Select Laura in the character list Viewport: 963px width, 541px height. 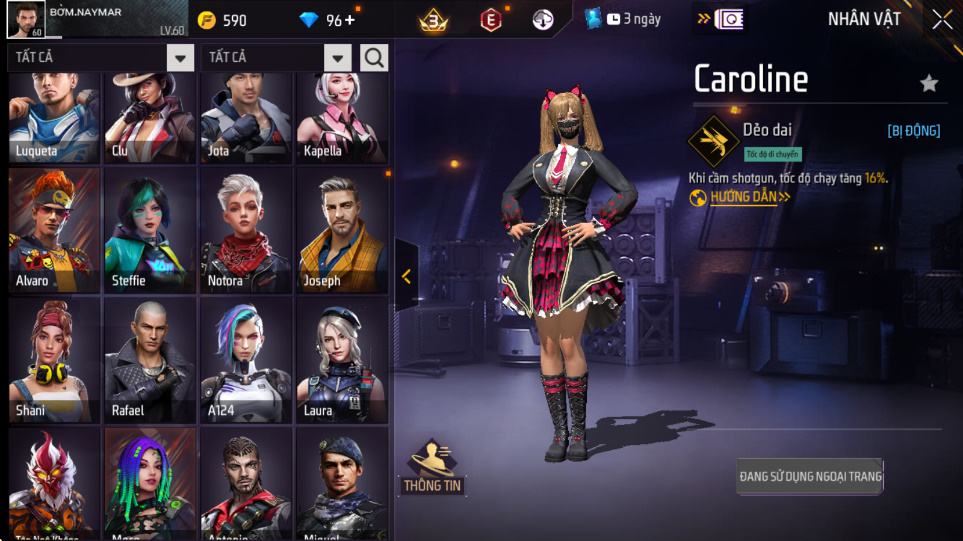(x=342, y=360)
